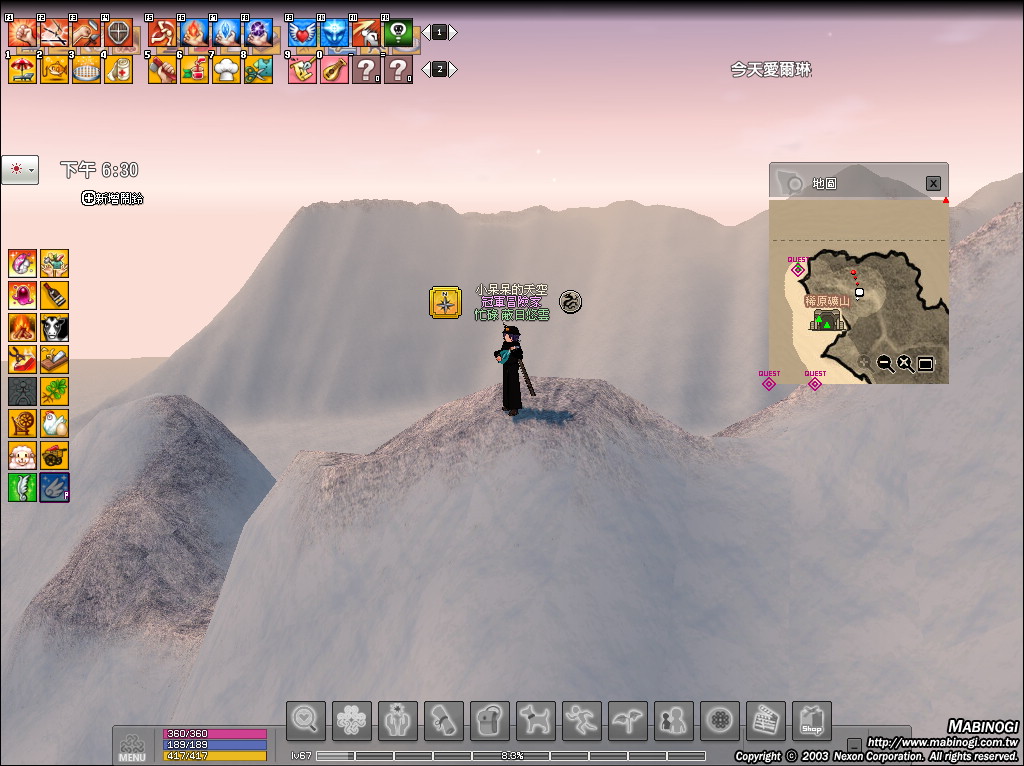Zoom out the minimap
Viewport: 1024px width, 766px height.
click(x=885, y=363)
